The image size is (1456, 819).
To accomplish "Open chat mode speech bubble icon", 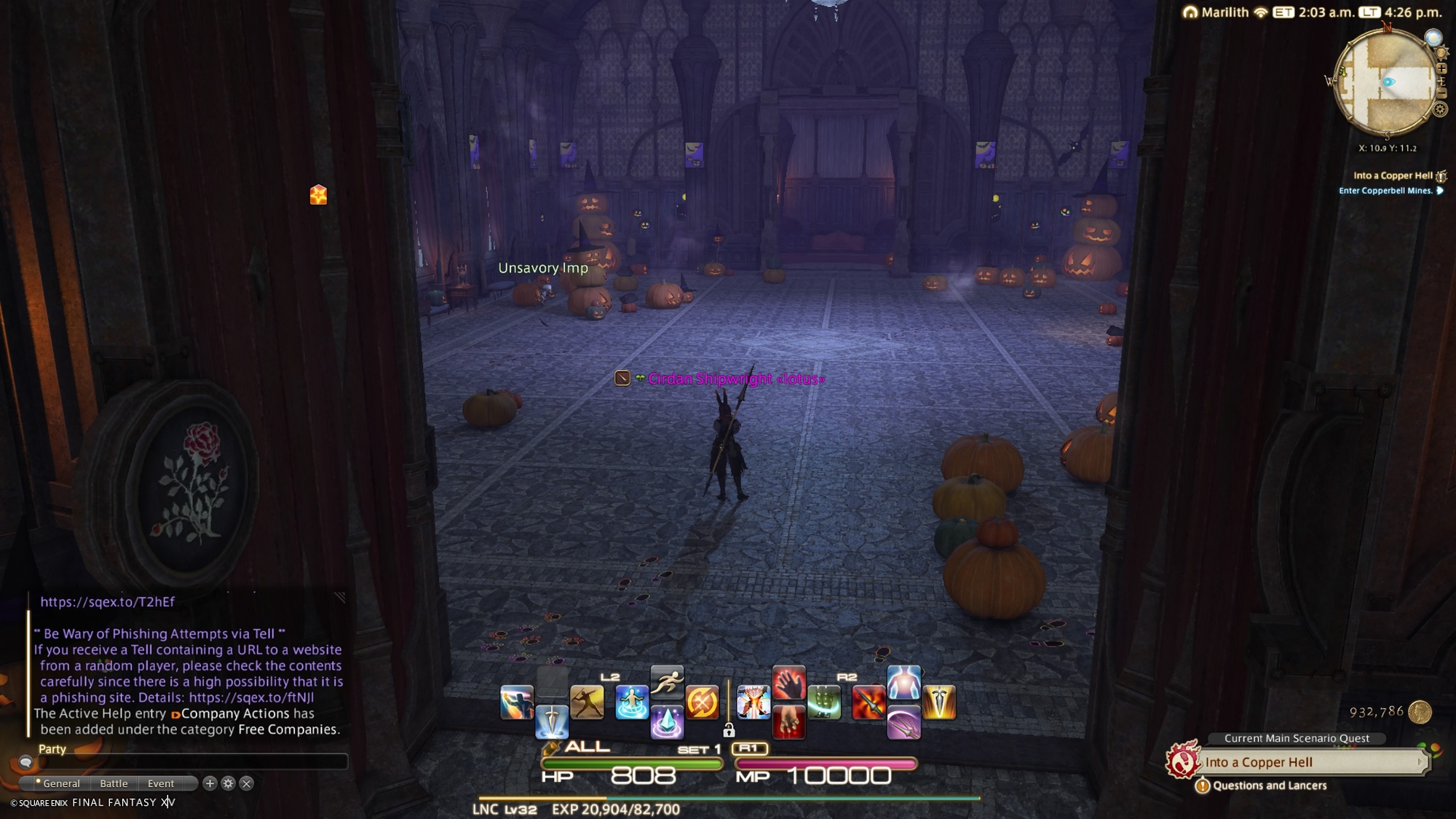I will click(x=25, y=762).
